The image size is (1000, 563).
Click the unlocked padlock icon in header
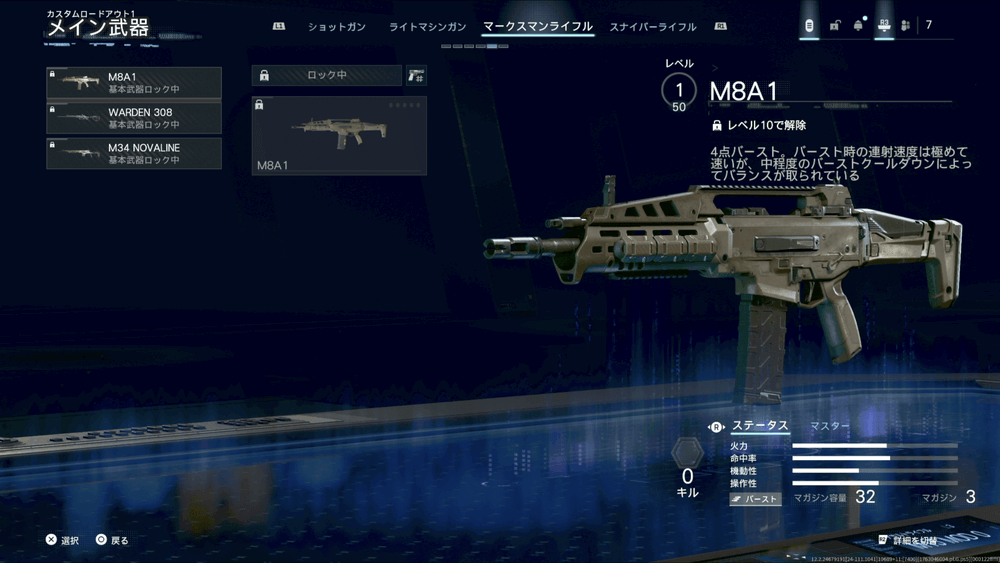(x=834, y=26)
